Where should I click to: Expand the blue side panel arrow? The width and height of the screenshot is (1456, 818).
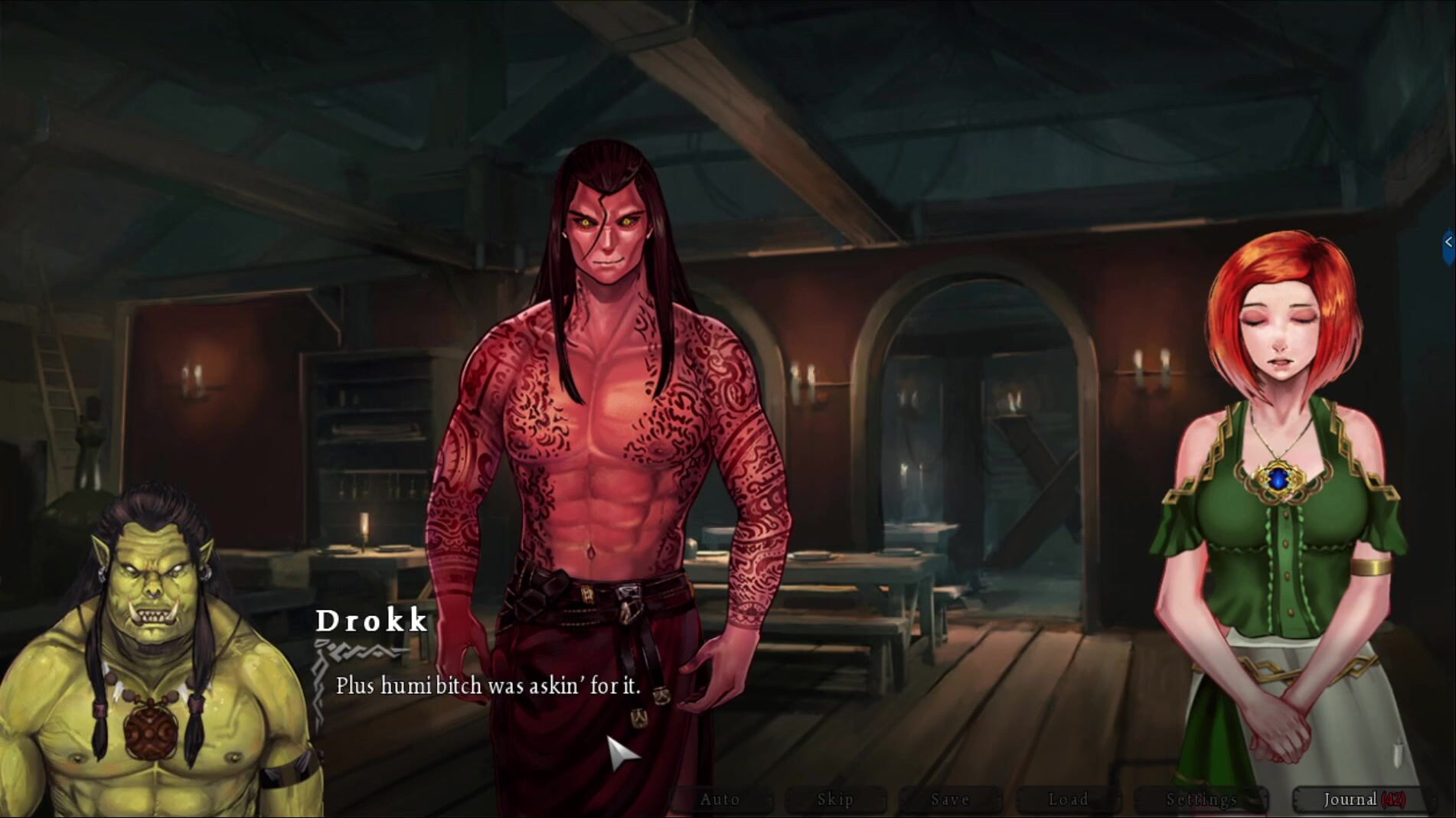point(1448,243)
